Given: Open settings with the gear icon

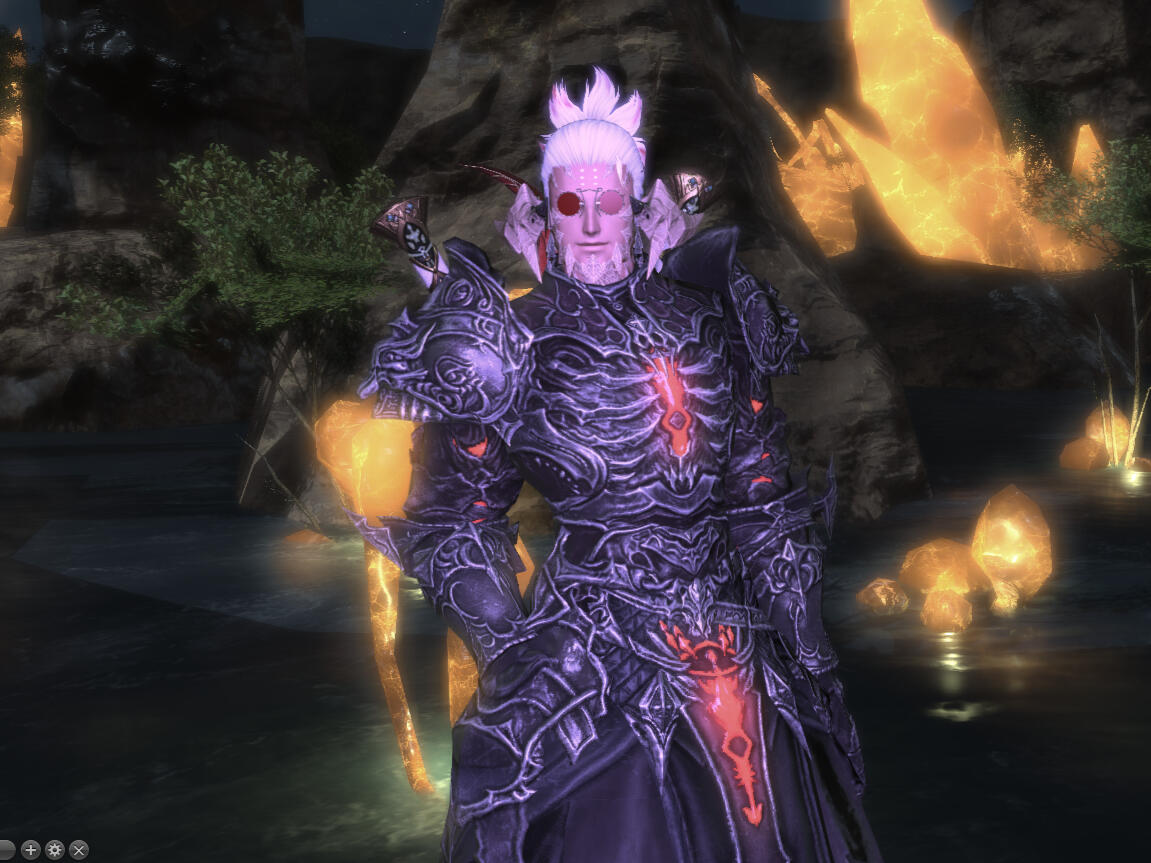Looking at the screenshot, I should pos(55,850).
